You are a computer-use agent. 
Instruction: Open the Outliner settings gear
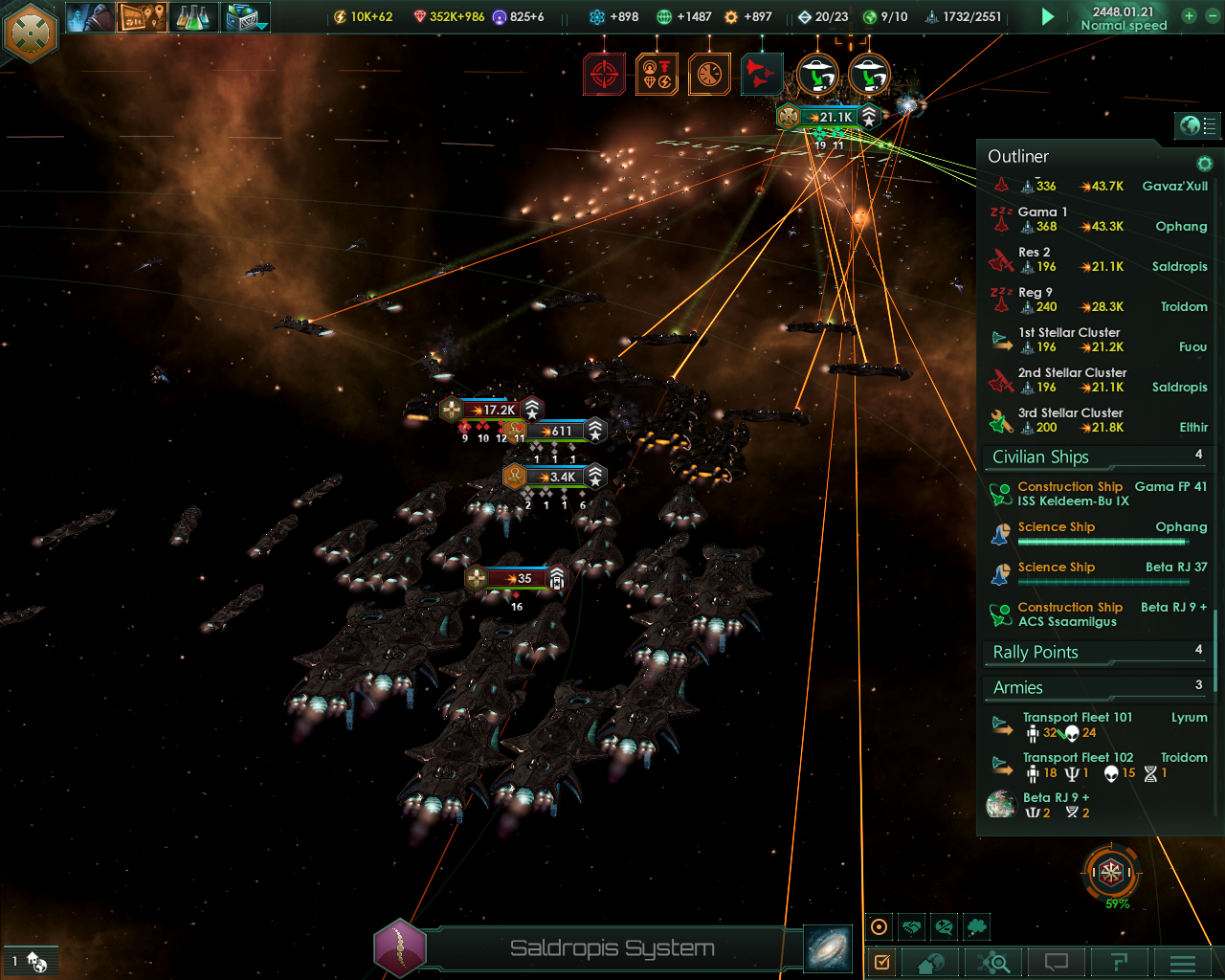tap(1205, 164)
